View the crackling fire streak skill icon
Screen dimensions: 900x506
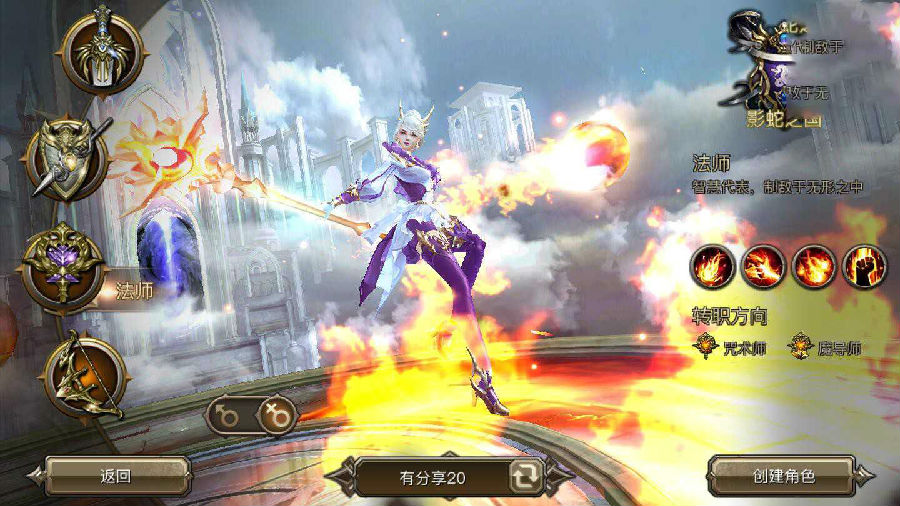coord(763,265)
